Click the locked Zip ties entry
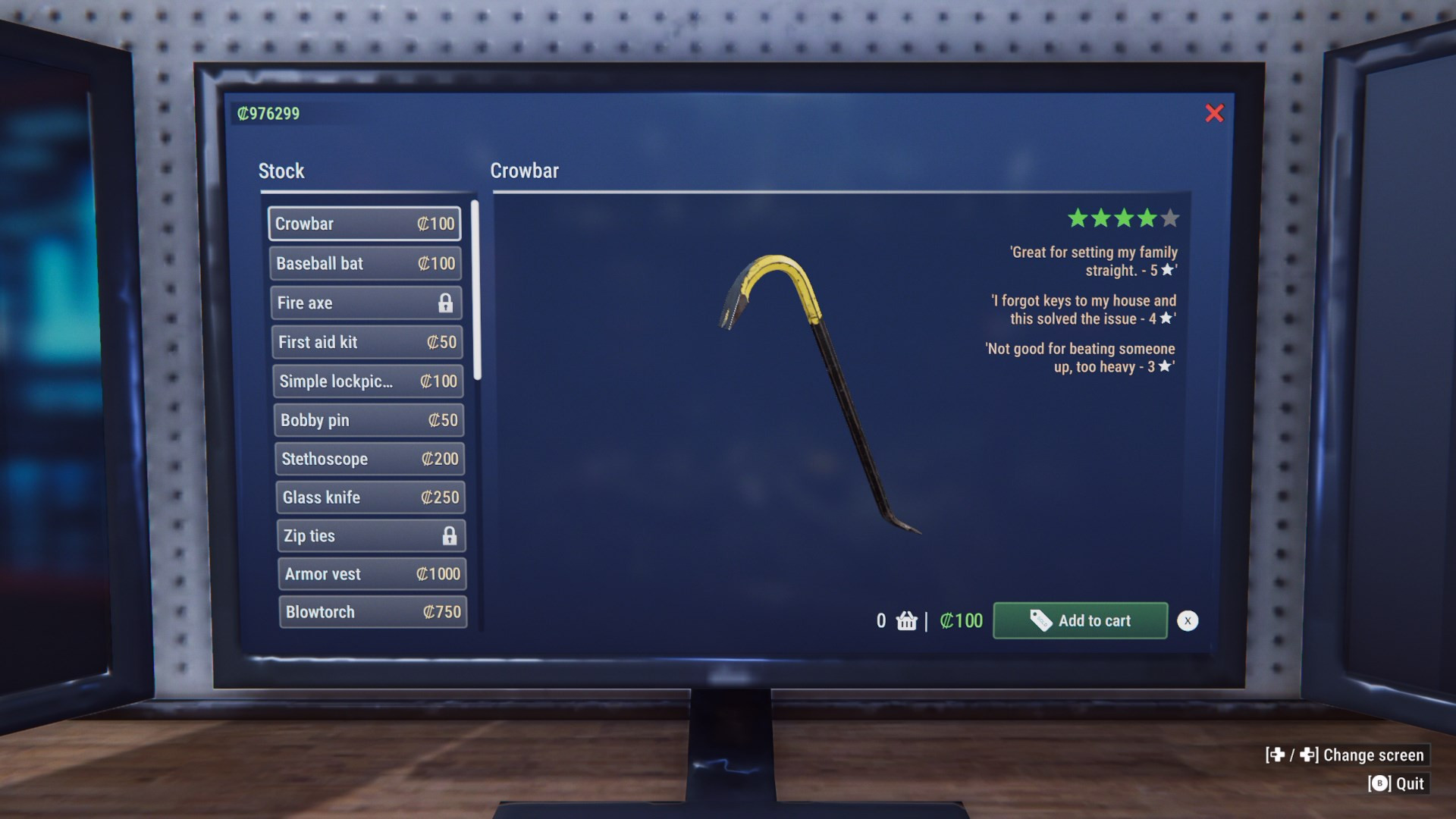The height and width of the screenshot is (819, 1456). tap(371, 535)
